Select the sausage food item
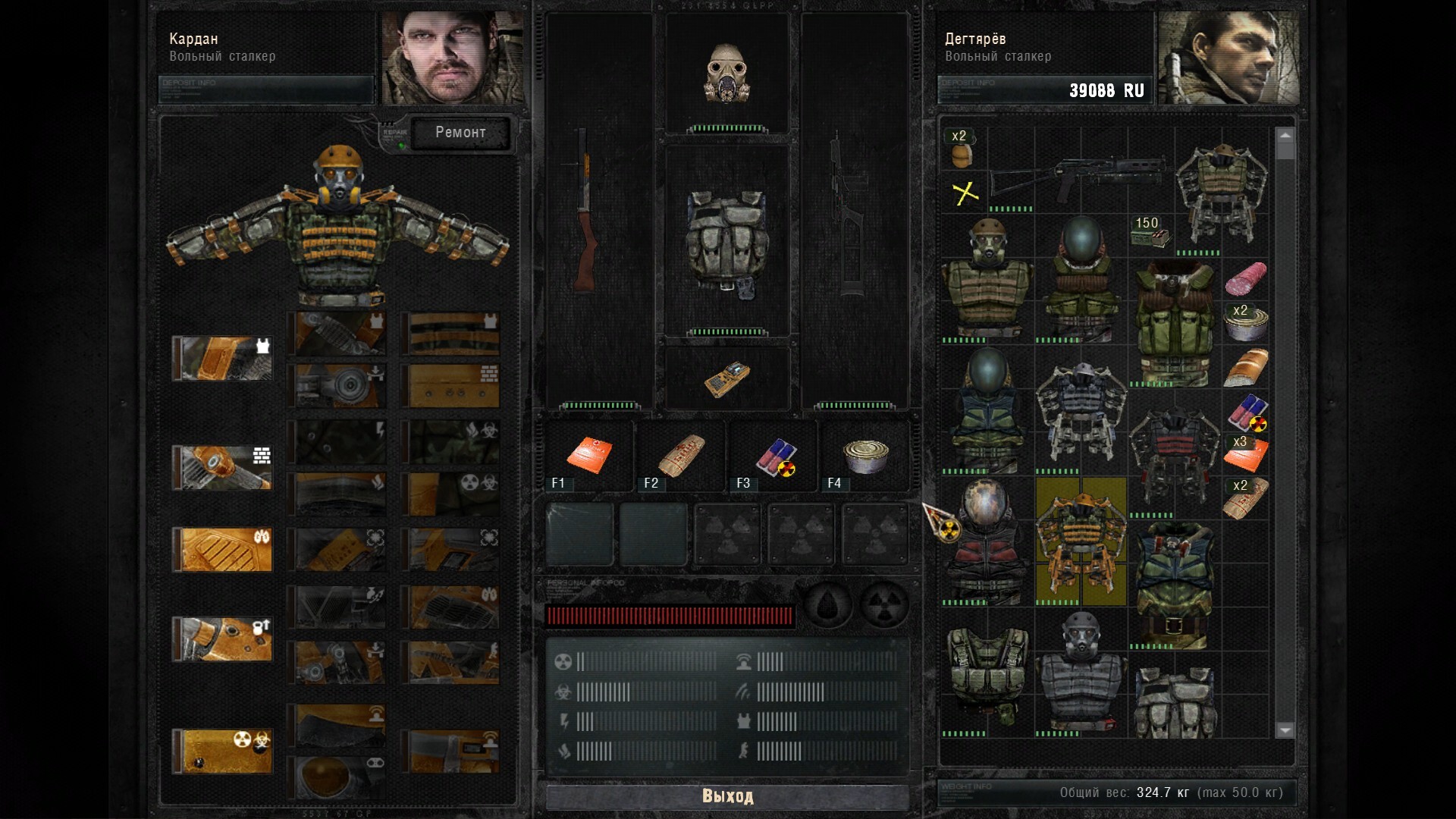 pos(1245,278)
